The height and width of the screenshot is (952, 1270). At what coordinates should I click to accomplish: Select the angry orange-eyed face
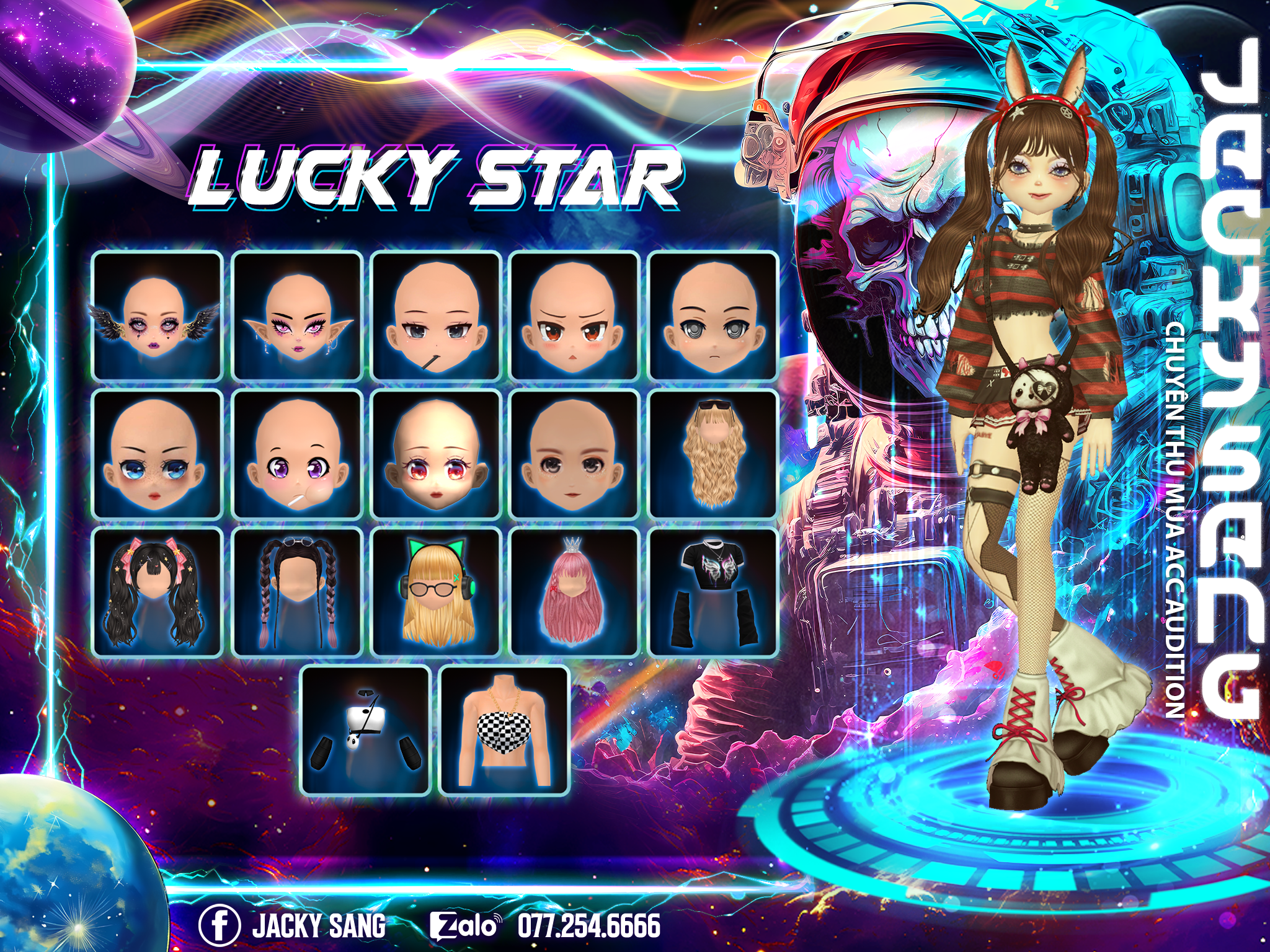coord(575,316)
